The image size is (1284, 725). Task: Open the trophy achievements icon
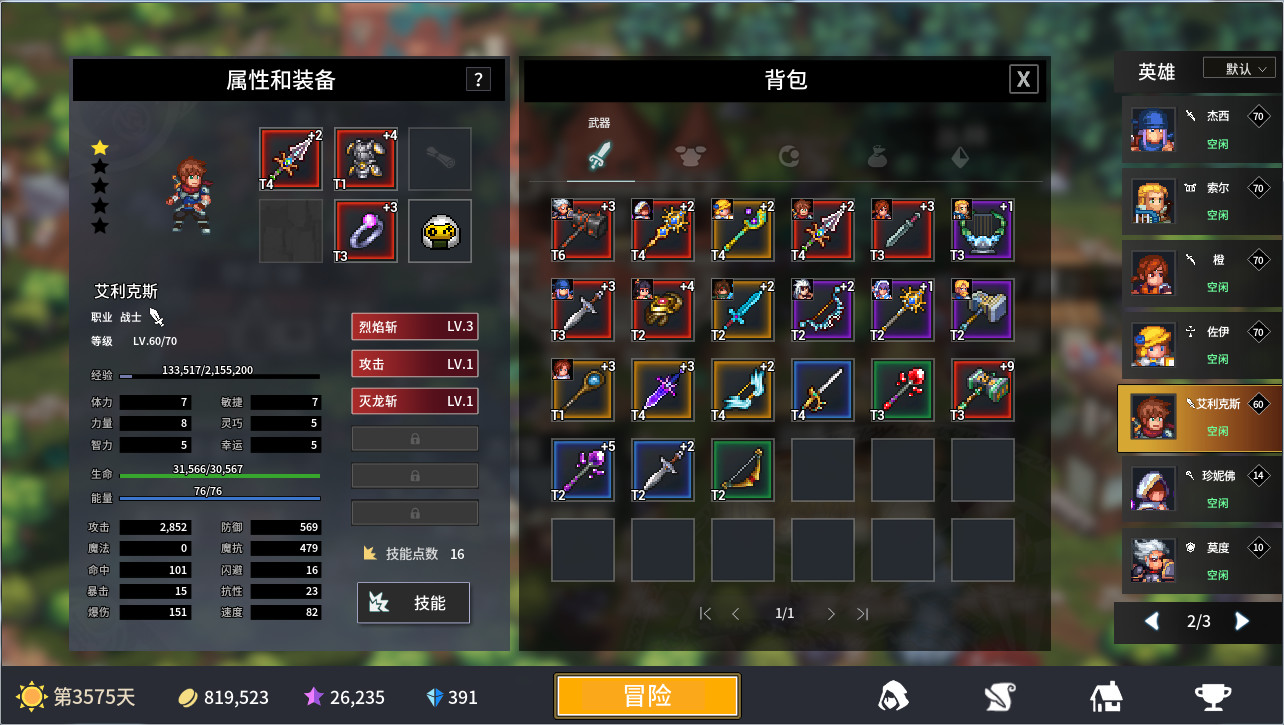pyautogui.click(x=1212, y=696)
